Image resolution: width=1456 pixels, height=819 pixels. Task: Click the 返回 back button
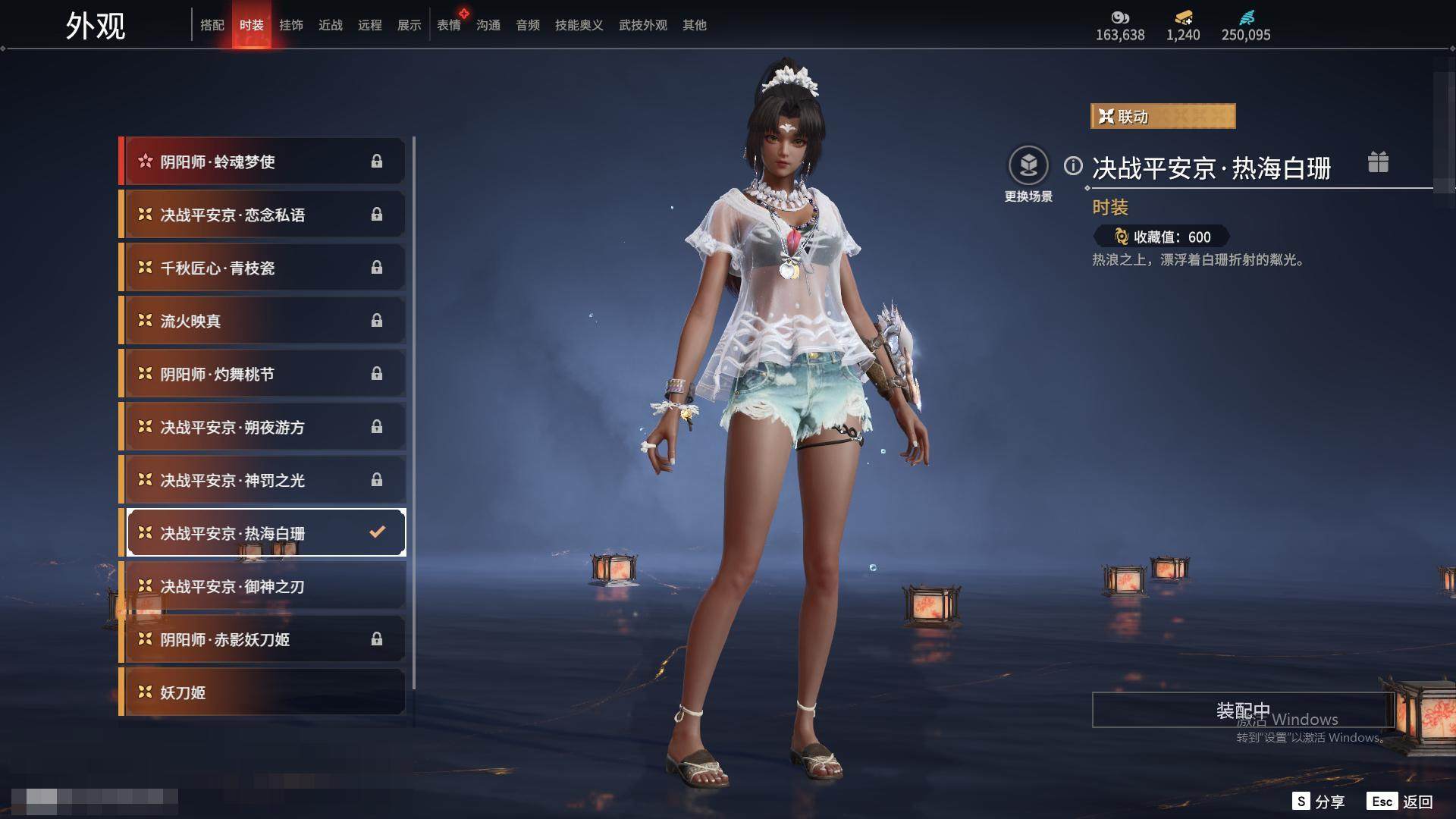click(1401, 802)
